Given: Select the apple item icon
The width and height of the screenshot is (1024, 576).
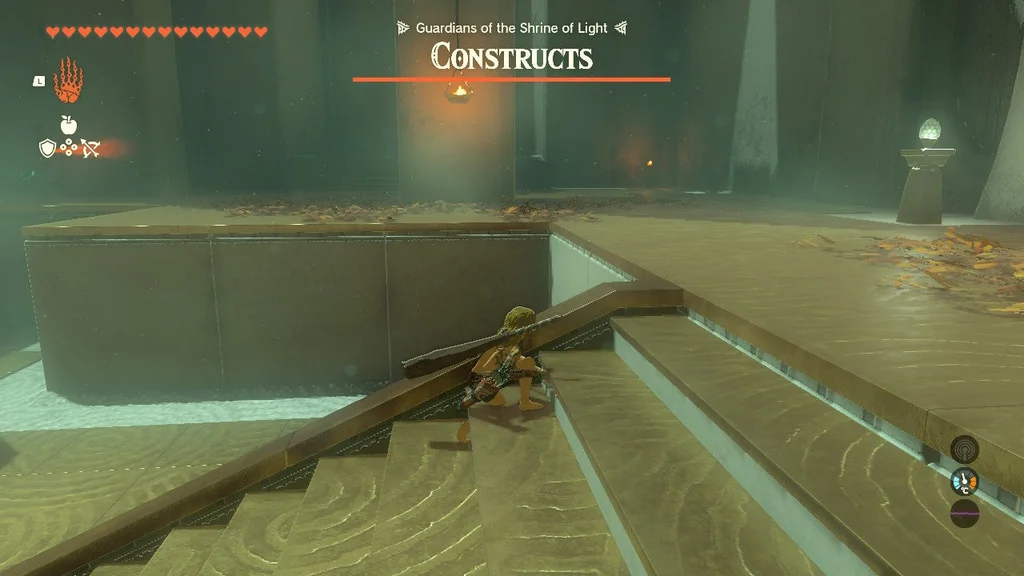Looking at the screenshot, I should click(68, 125).
